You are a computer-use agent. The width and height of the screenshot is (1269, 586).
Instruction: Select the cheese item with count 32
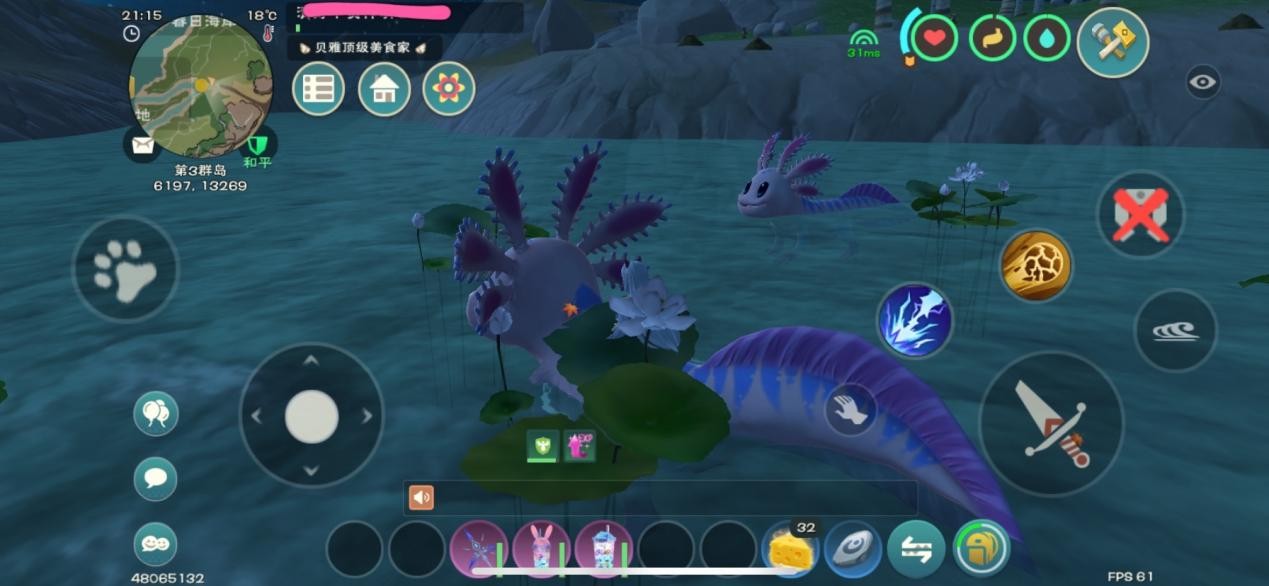tap(790, 549)
